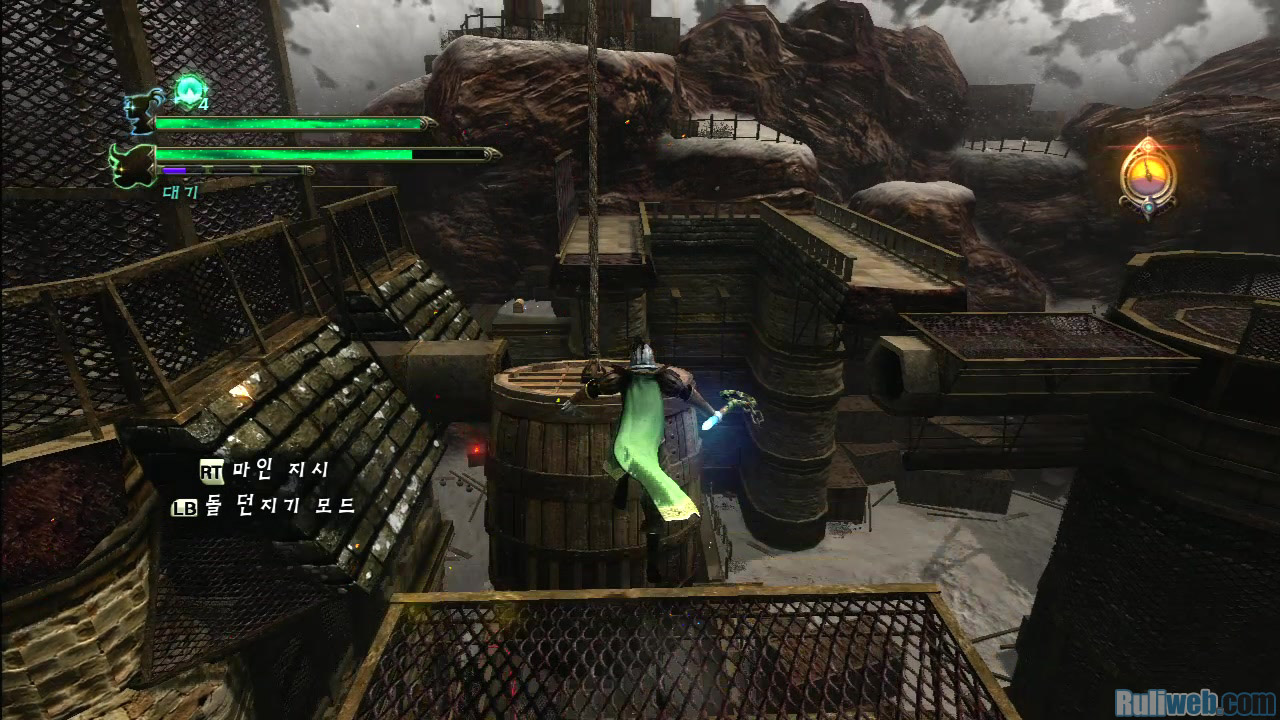Click the golden orb amulet icon
The height and width of the screenshot is (720, 1280).
pyautogui.click(x=1148, y=176)
